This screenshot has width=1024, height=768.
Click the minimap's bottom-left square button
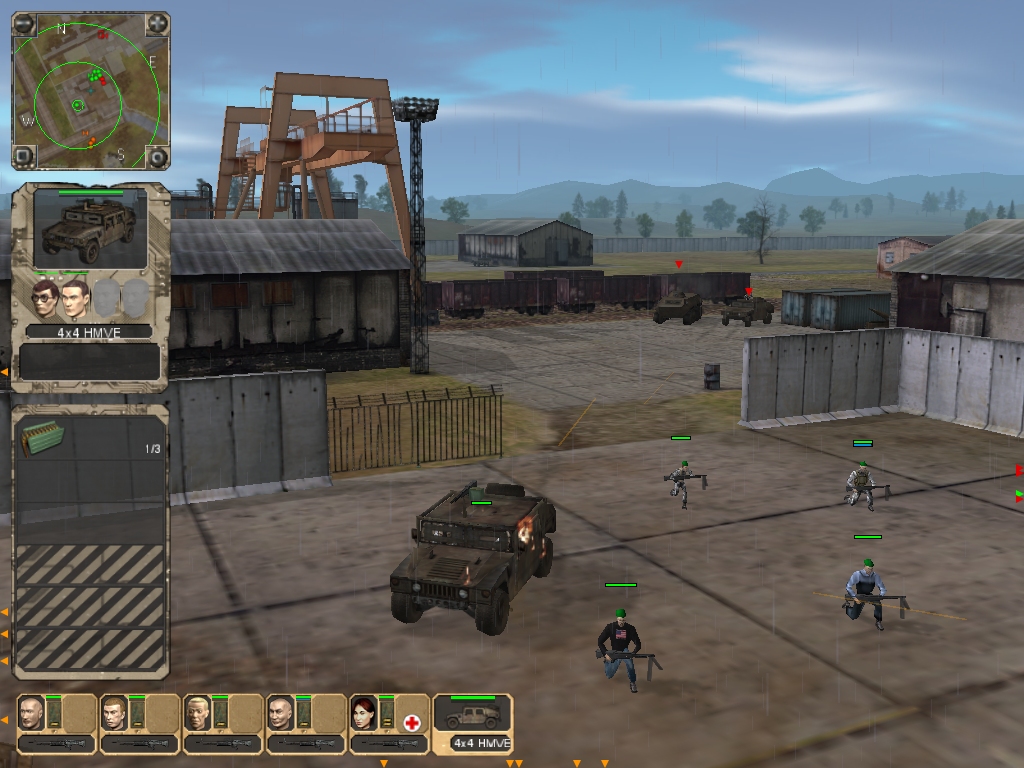(25, 156)
